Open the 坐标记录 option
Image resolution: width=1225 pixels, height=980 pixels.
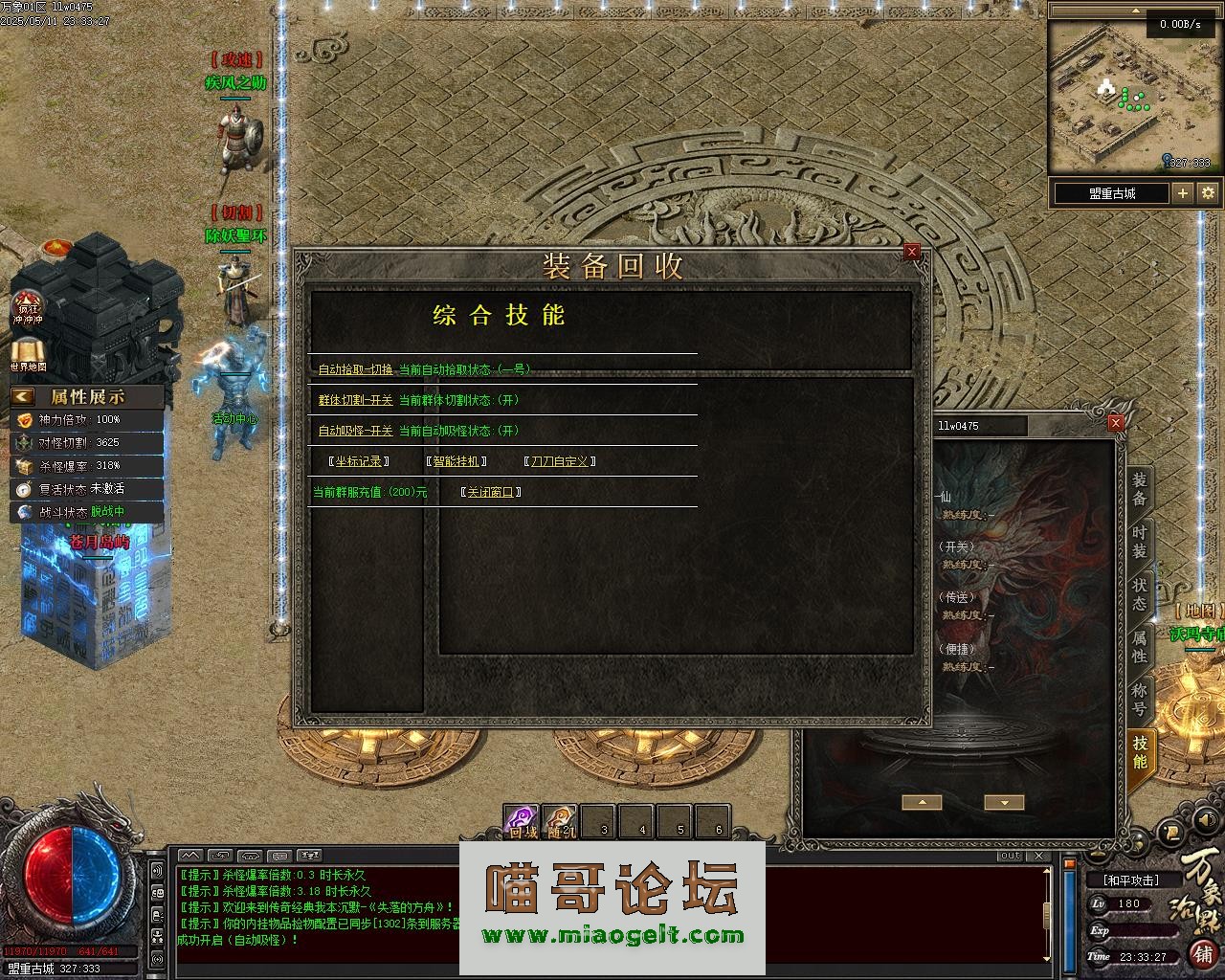(x=359, y=461)
